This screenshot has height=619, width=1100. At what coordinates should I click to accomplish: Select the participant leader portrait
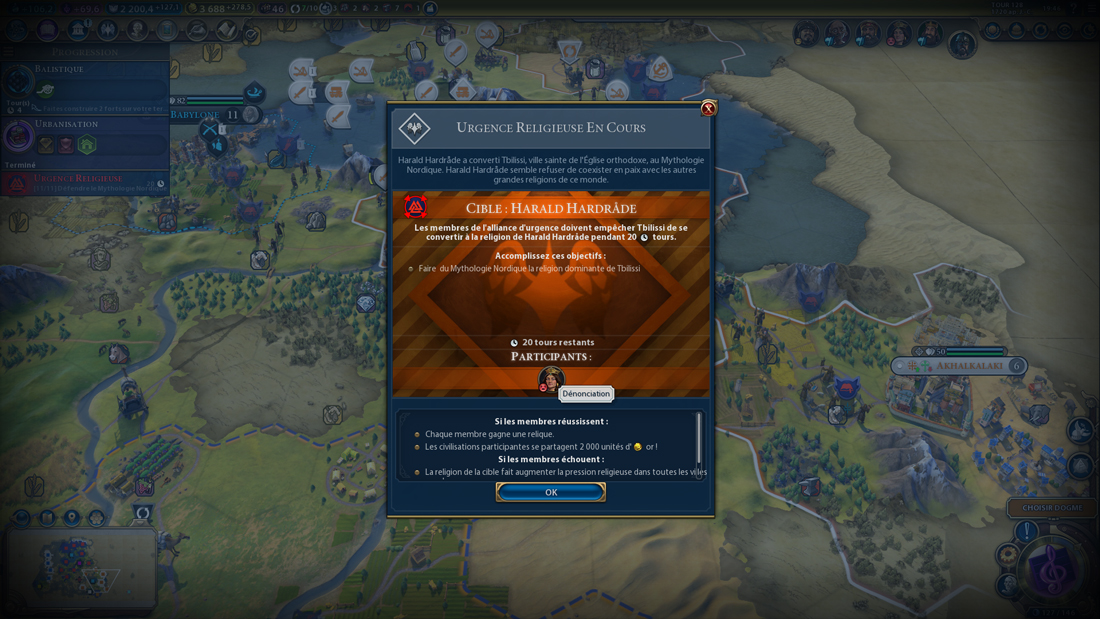[x=551, y=379]
